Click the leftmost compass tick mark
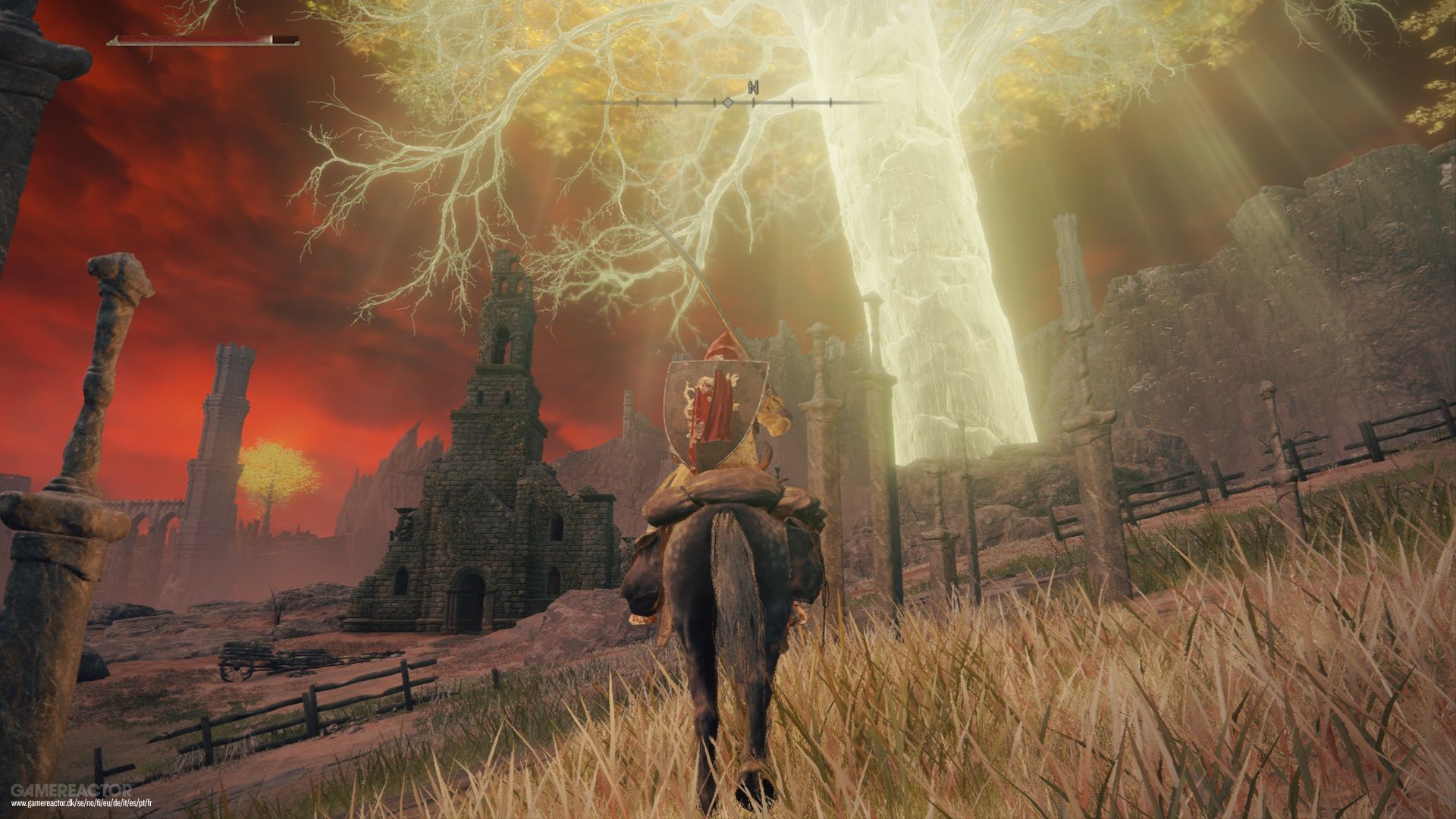This screenshot has width=1456, height=819. [637, 102]
